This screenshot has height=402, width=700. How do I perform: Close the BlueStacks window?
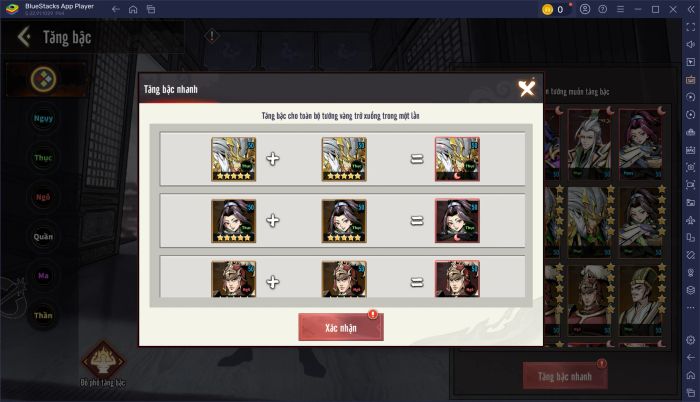coord(671,9)
